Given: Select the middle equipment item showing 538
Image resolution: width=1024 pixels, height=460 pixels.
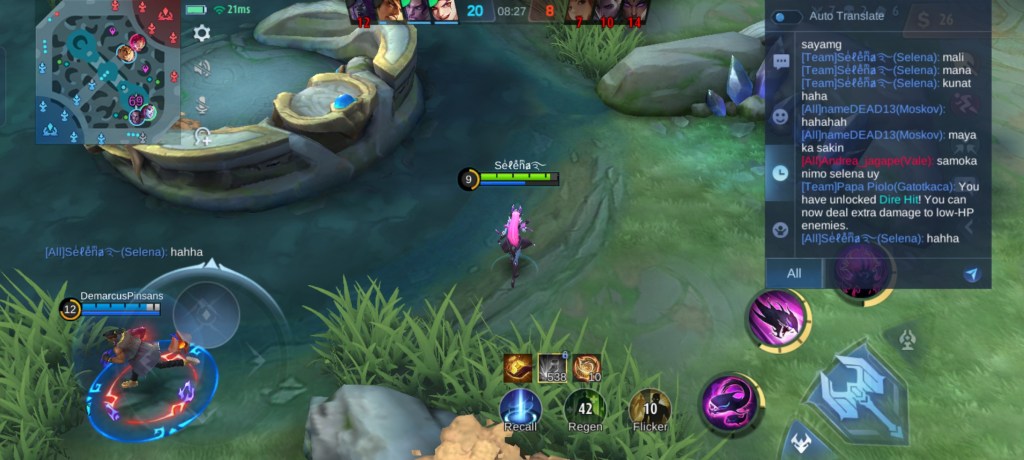Looking at the screenshot, I should pos(552,368).
